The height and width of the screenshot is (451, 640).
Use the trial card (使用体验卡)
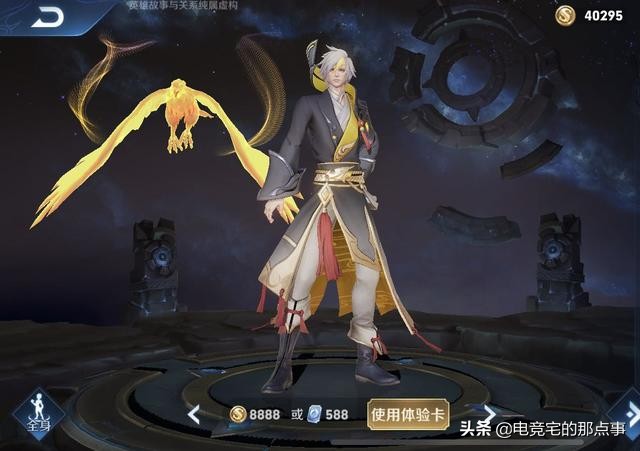pos(407,414)
